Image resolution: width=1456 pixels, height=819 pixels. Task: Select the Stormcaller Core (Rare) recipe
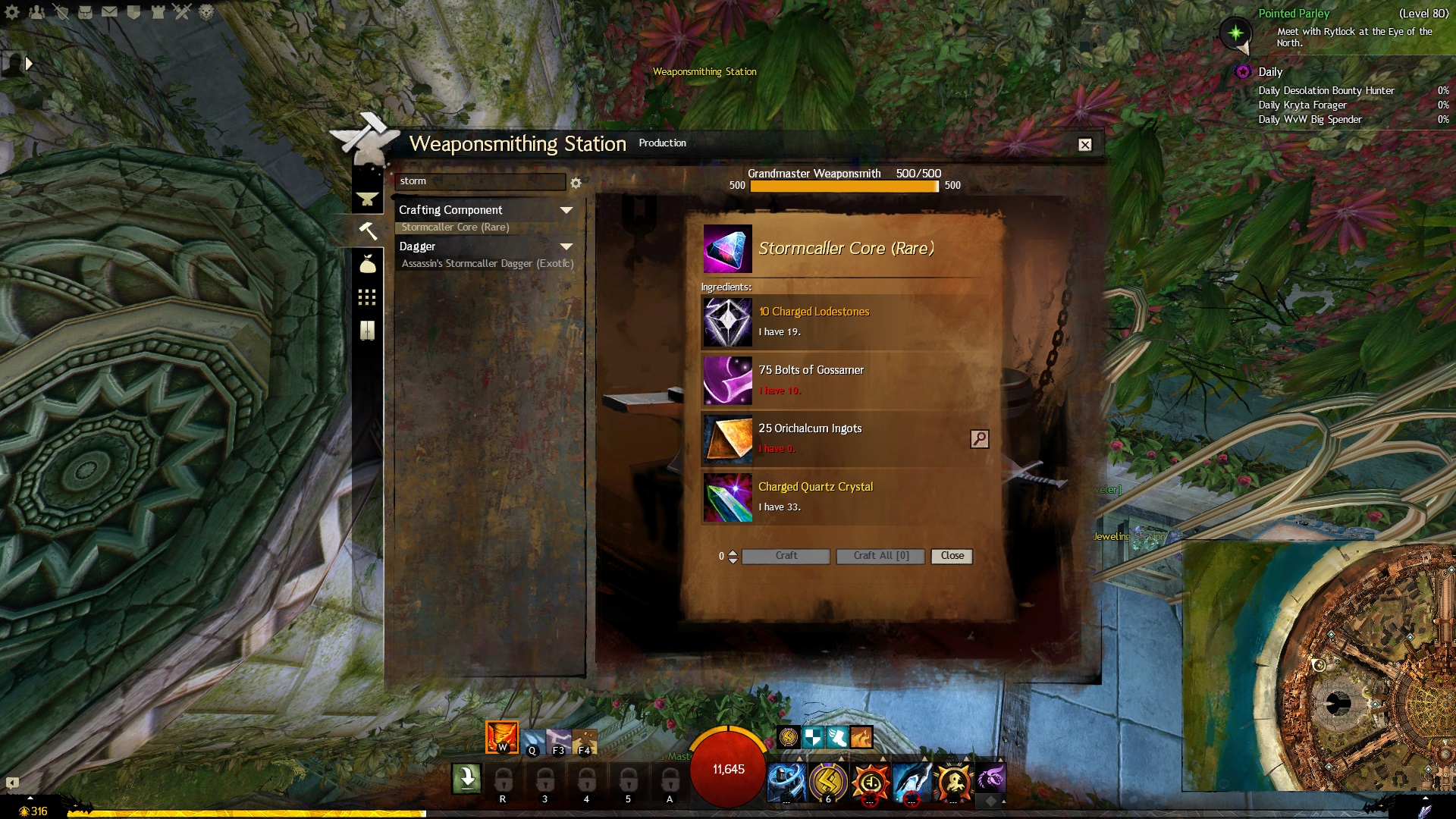[x=455, y=227]
